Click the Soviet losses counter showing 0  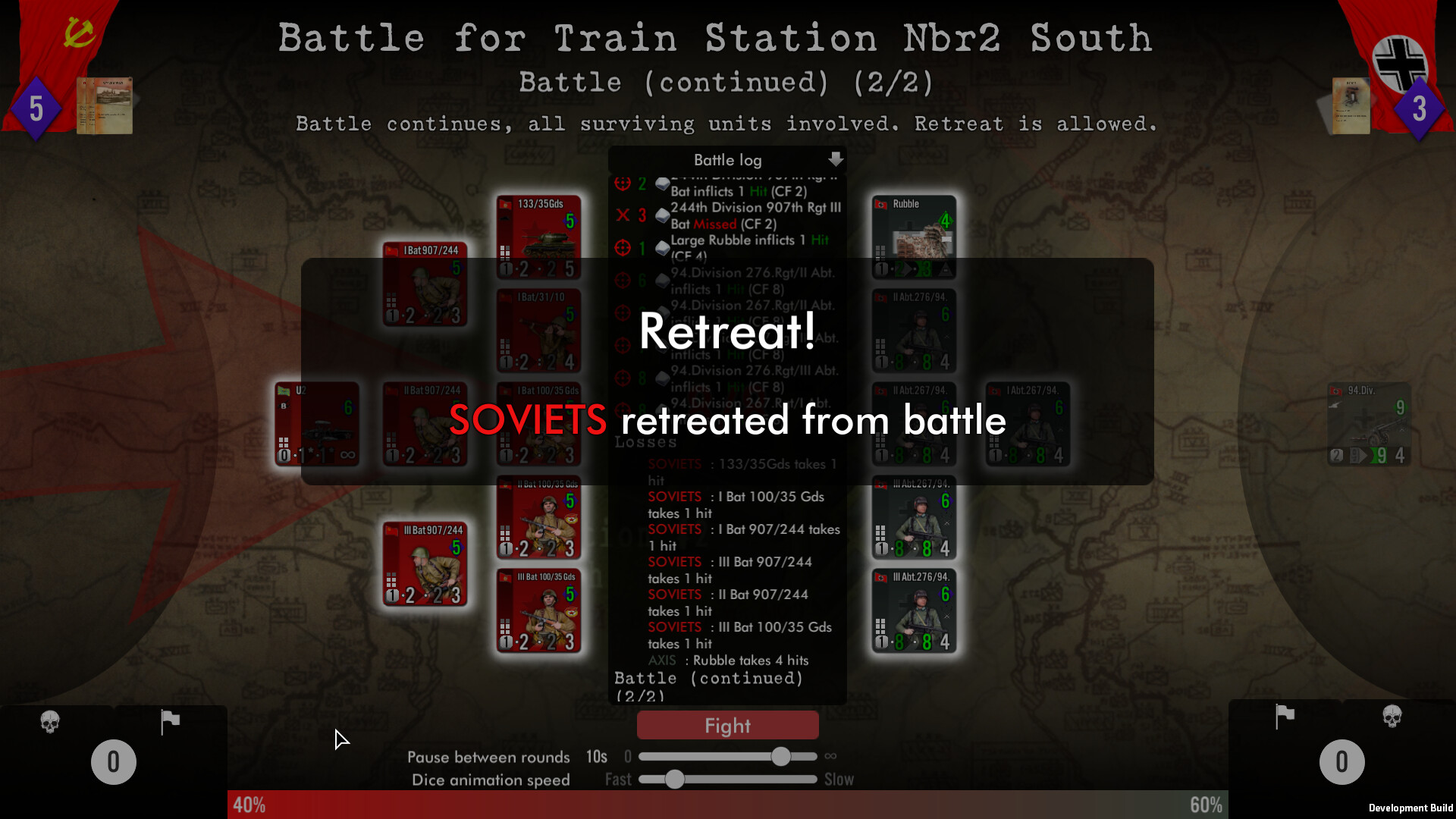pyautogui.click(x=113, y=761)
